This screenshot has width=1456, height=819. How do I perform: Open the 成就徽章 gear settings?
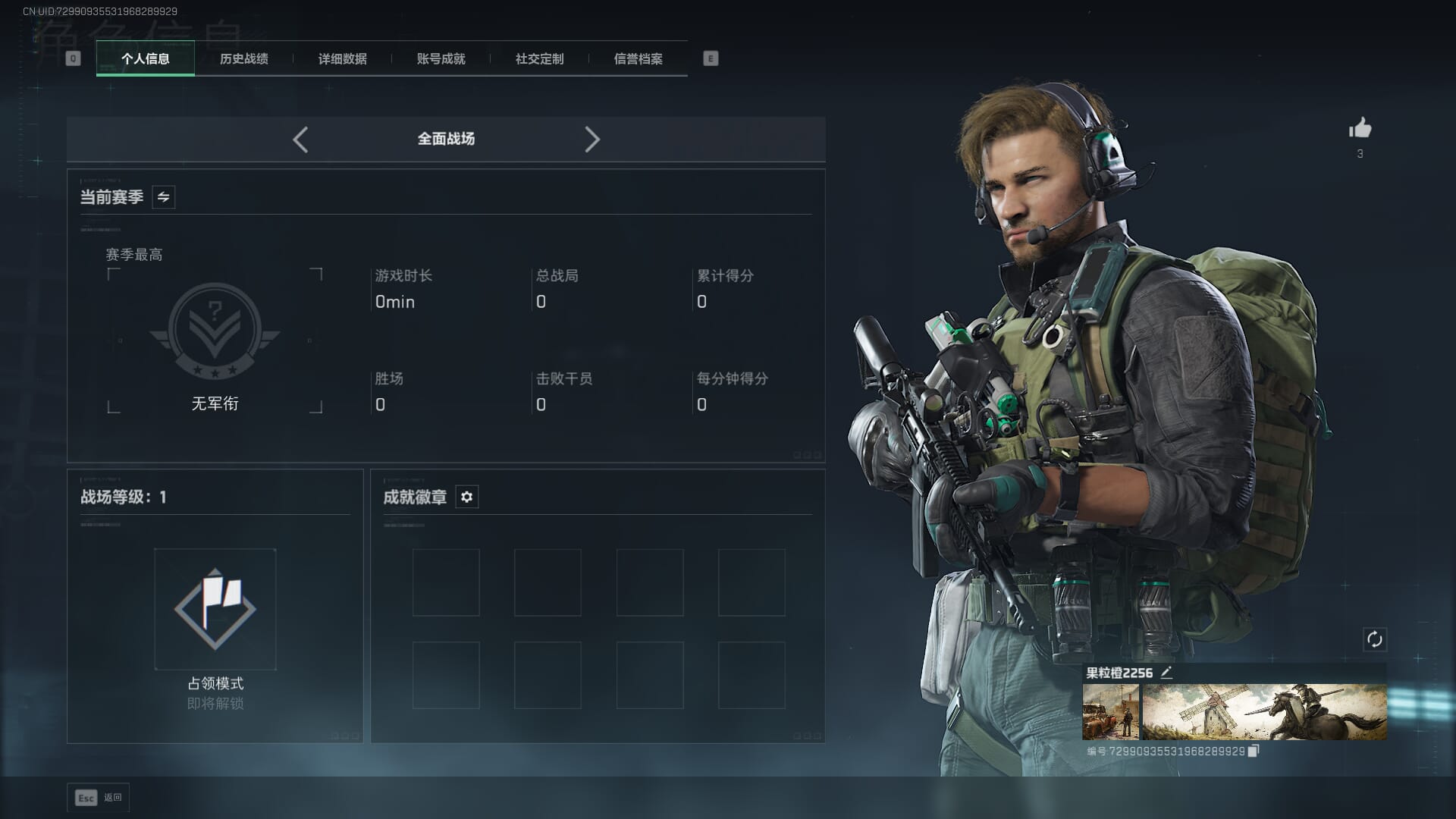click(x=466, y=497)
